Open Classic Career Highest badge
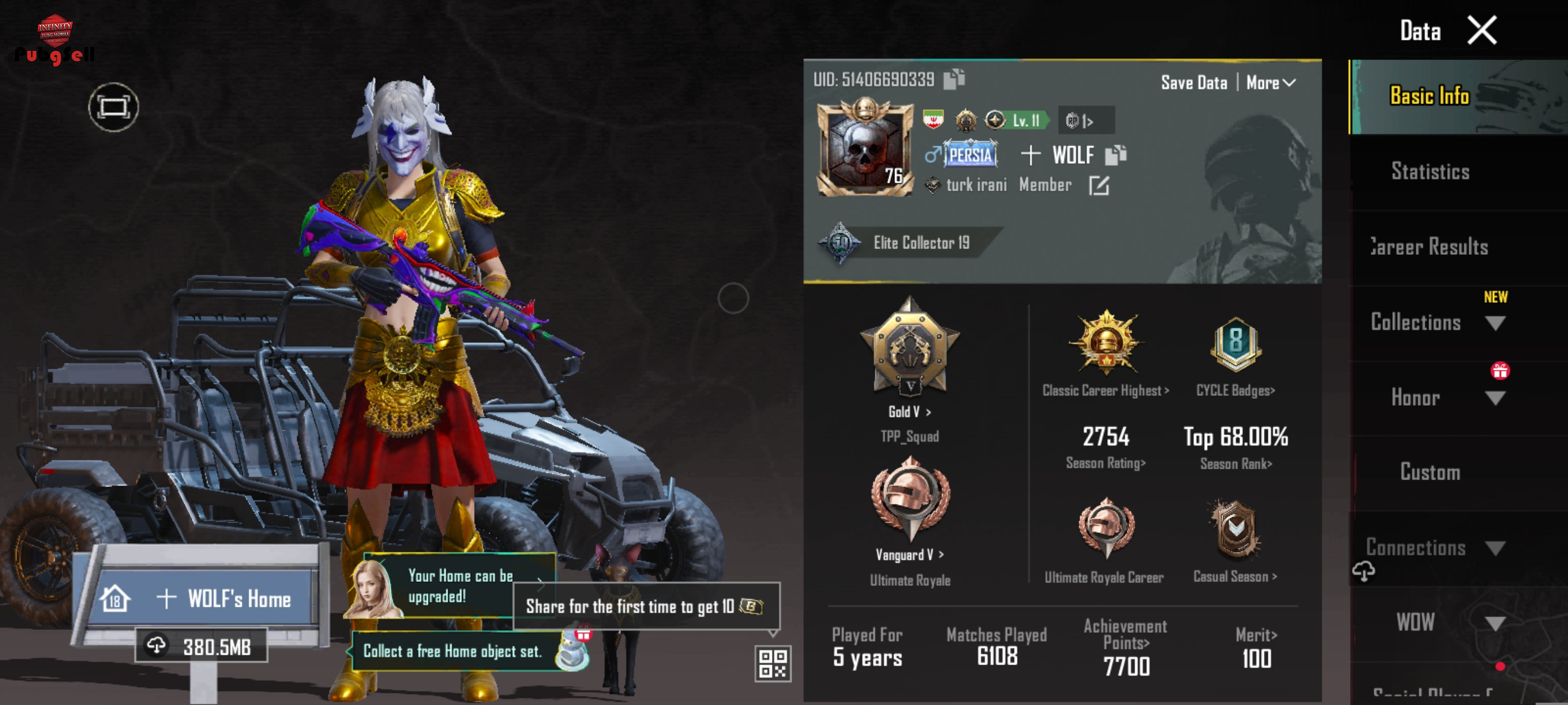Viewport: 1568px width, 705px height. 1105,353
